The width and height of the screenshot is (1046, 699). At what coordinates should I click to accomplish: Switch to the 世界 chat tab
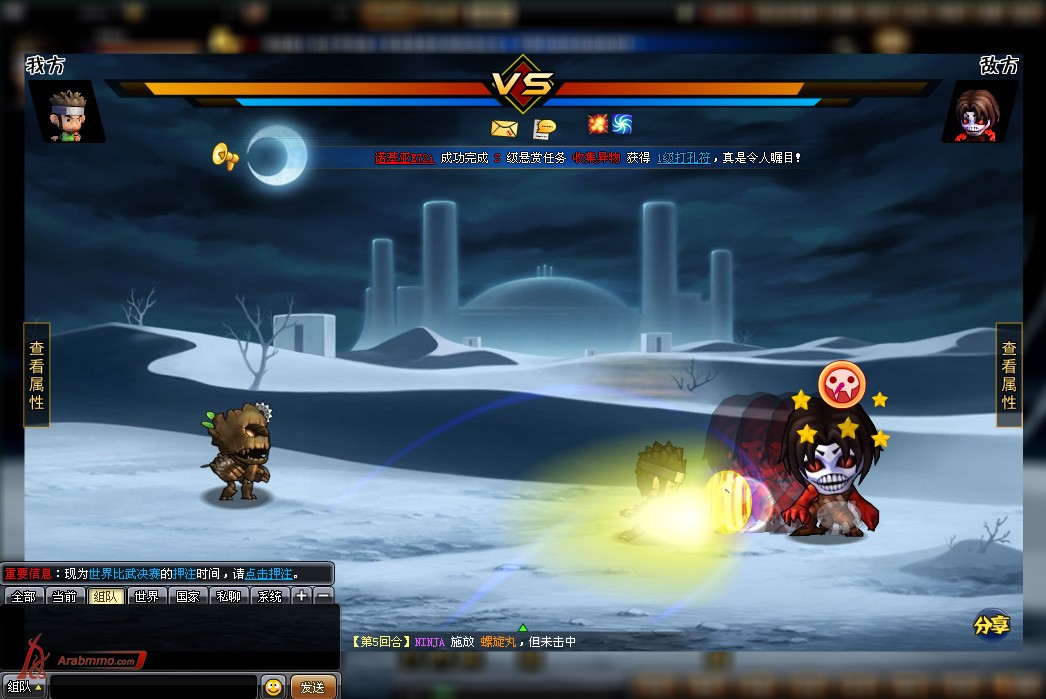[146, 597]
